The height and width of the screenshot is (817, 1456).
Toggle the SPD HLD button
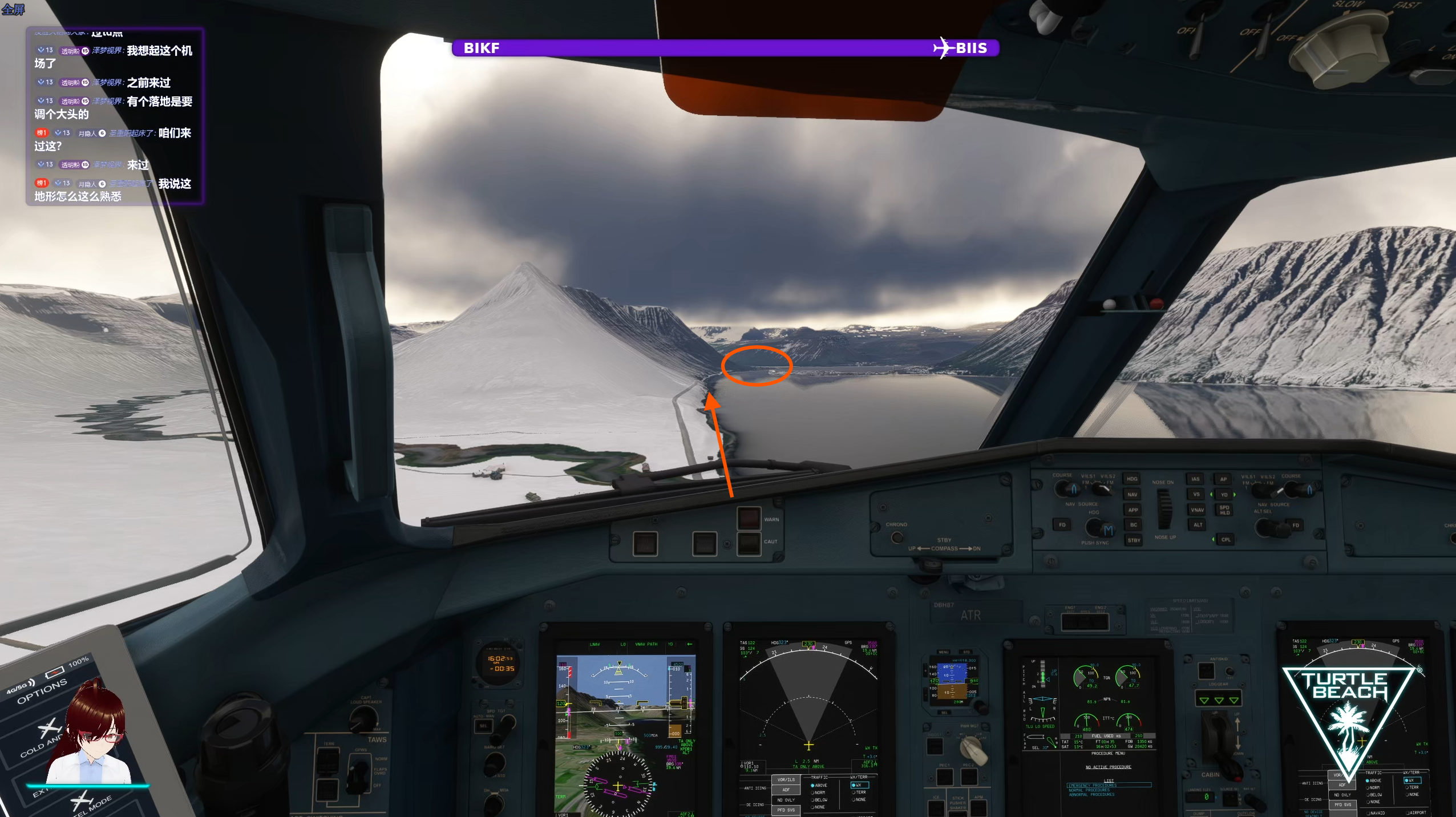(1224, 510)
